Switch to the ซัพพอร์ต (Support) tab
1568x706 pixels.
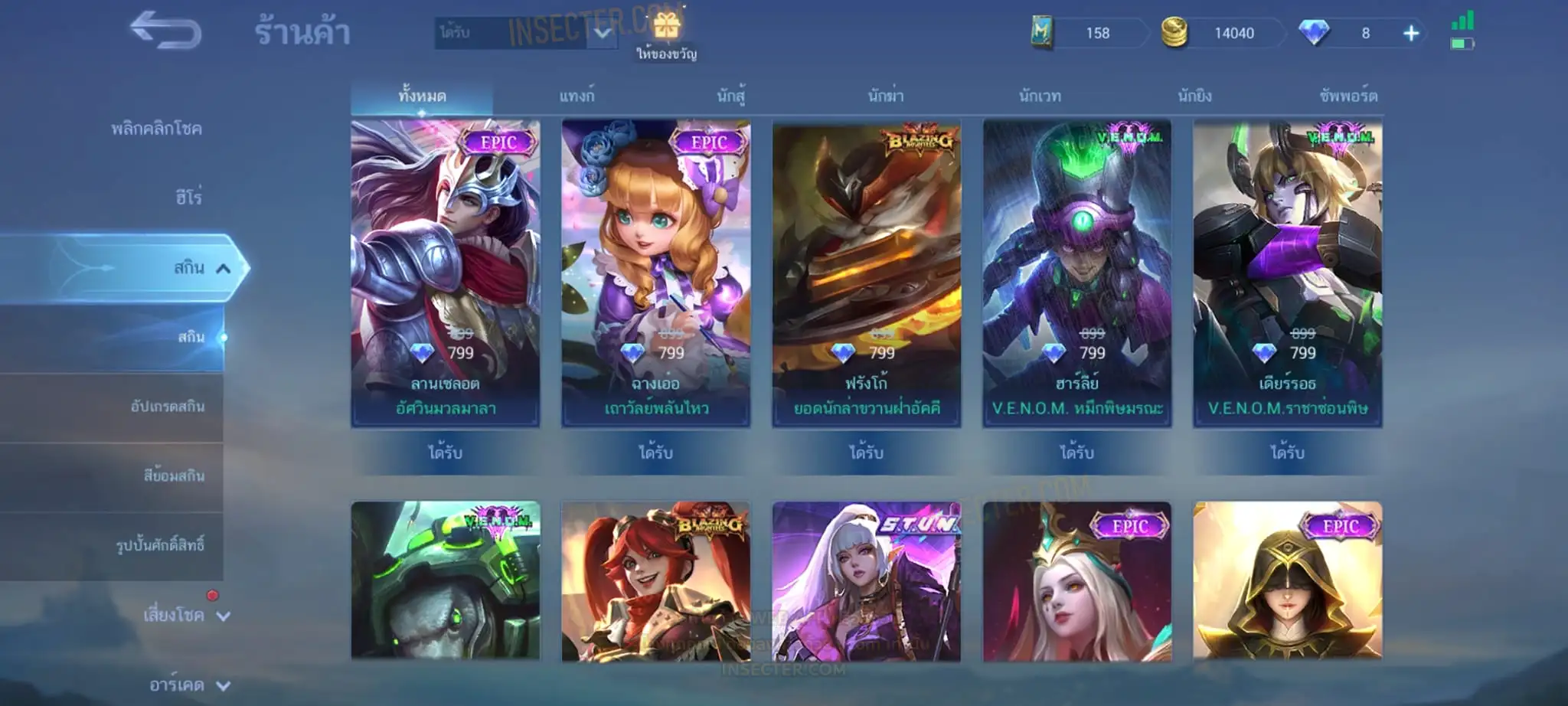click(1348, 96)
